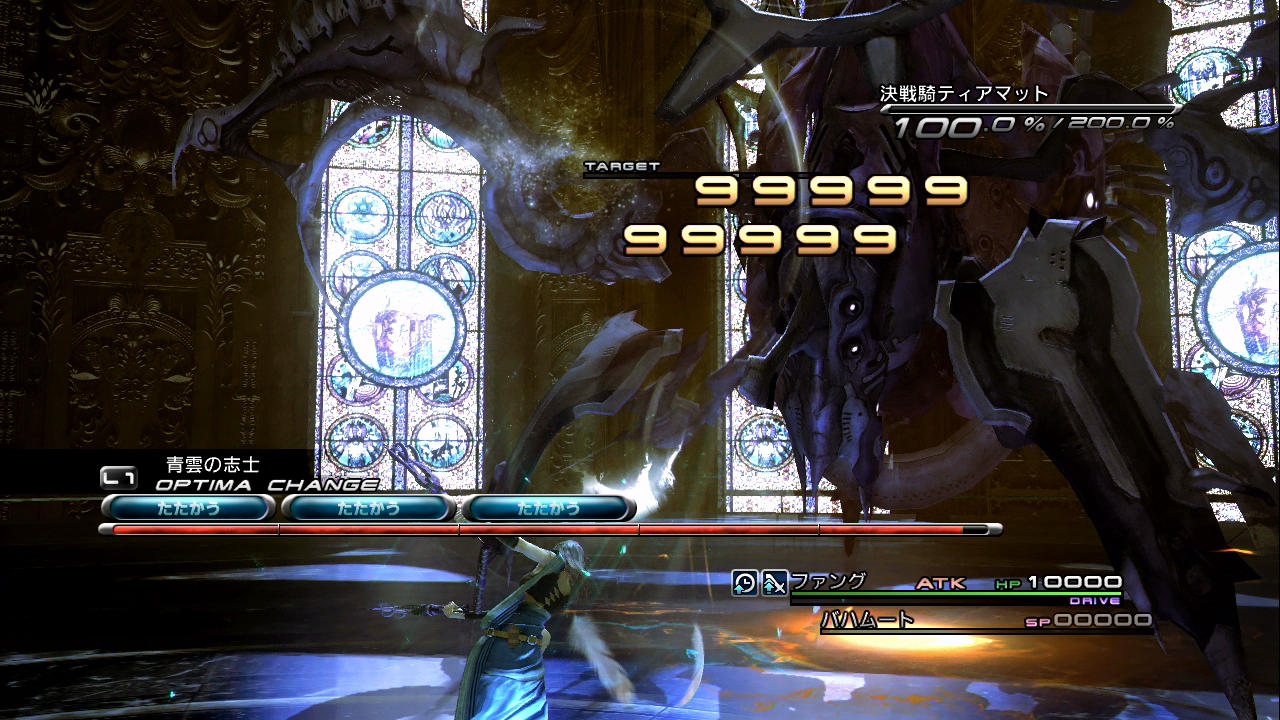Screen dimensions: 1280x720
Task: Select the Haste clock status icon
Action: click(x=744, y=582)
